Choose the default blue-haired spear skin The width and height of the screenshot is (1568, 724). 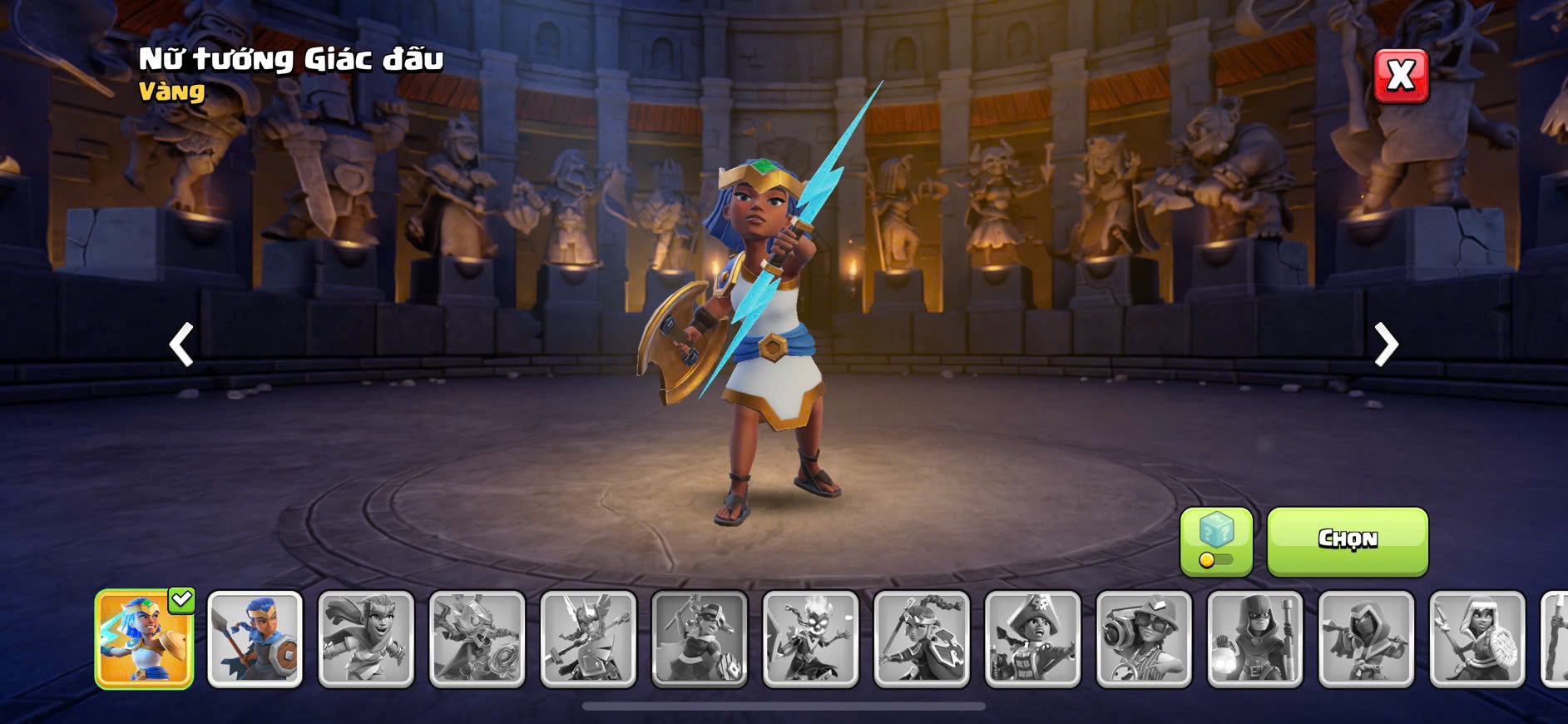coord(255,639)
